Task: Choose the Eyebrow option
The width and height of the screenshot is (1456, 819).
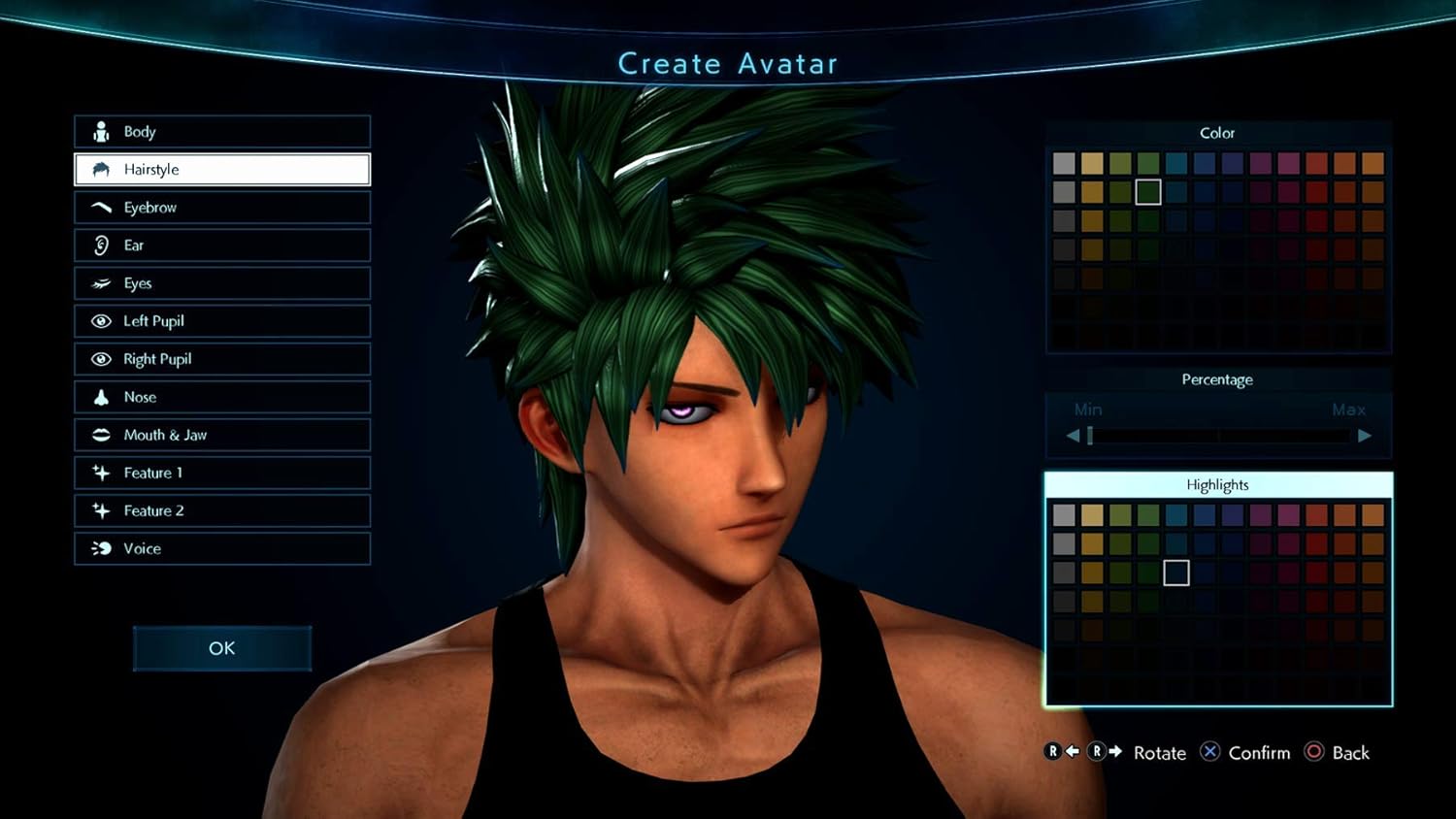Action: [222, 208]
